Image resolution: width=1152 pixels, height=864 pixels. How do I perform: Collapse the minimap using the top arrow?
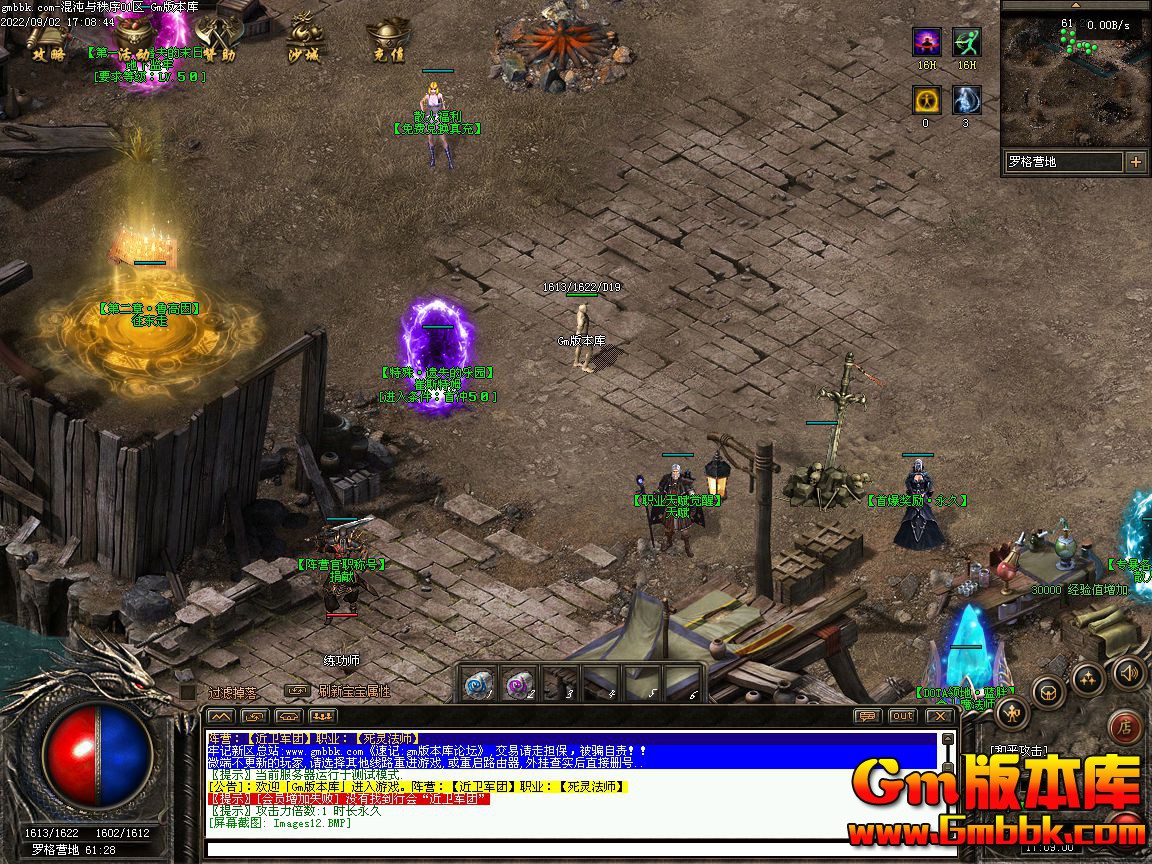(1075, 5)
